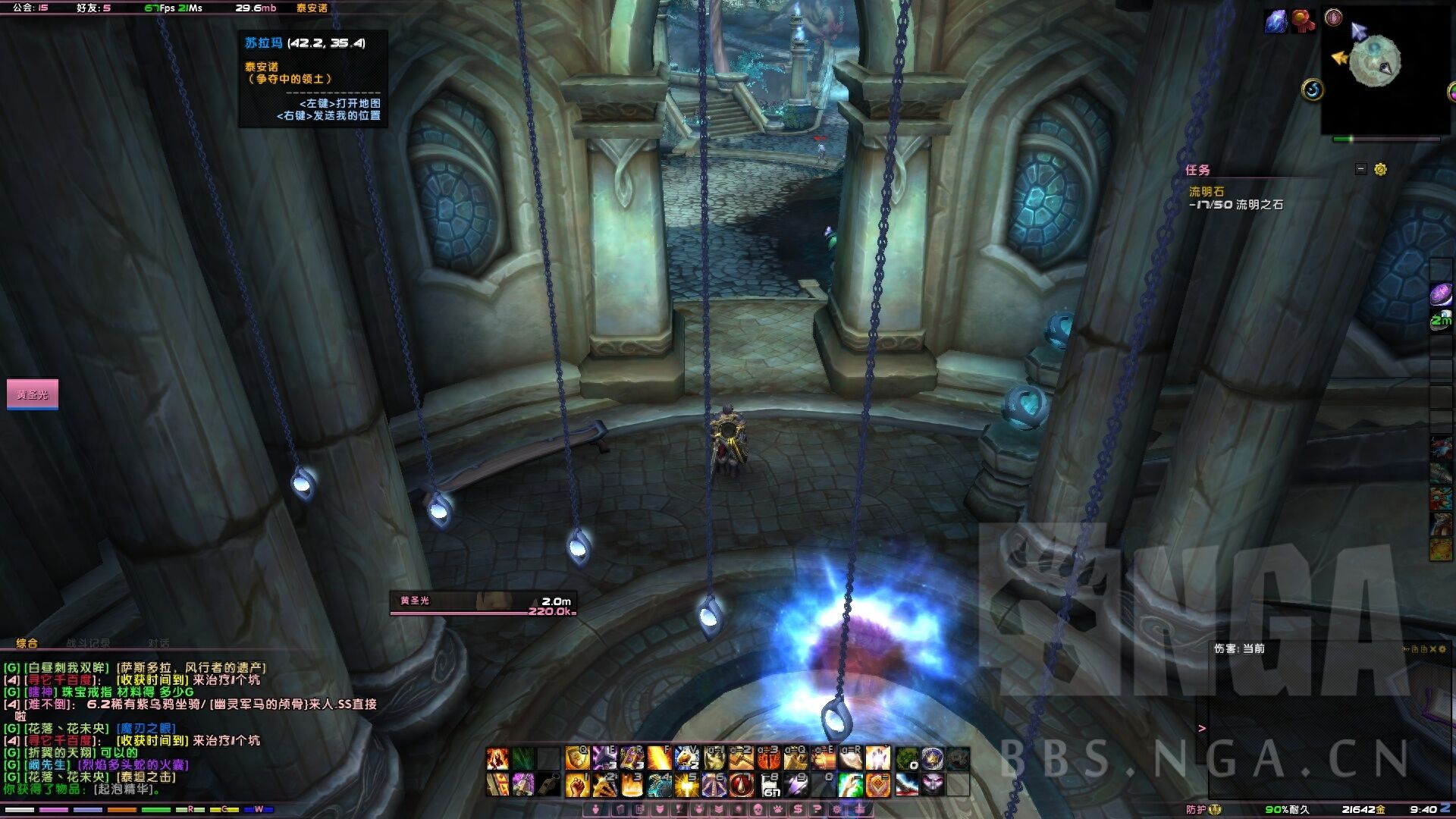
Task: Click the dollar sign micro menu button
Action: click(x=797, y=809)
